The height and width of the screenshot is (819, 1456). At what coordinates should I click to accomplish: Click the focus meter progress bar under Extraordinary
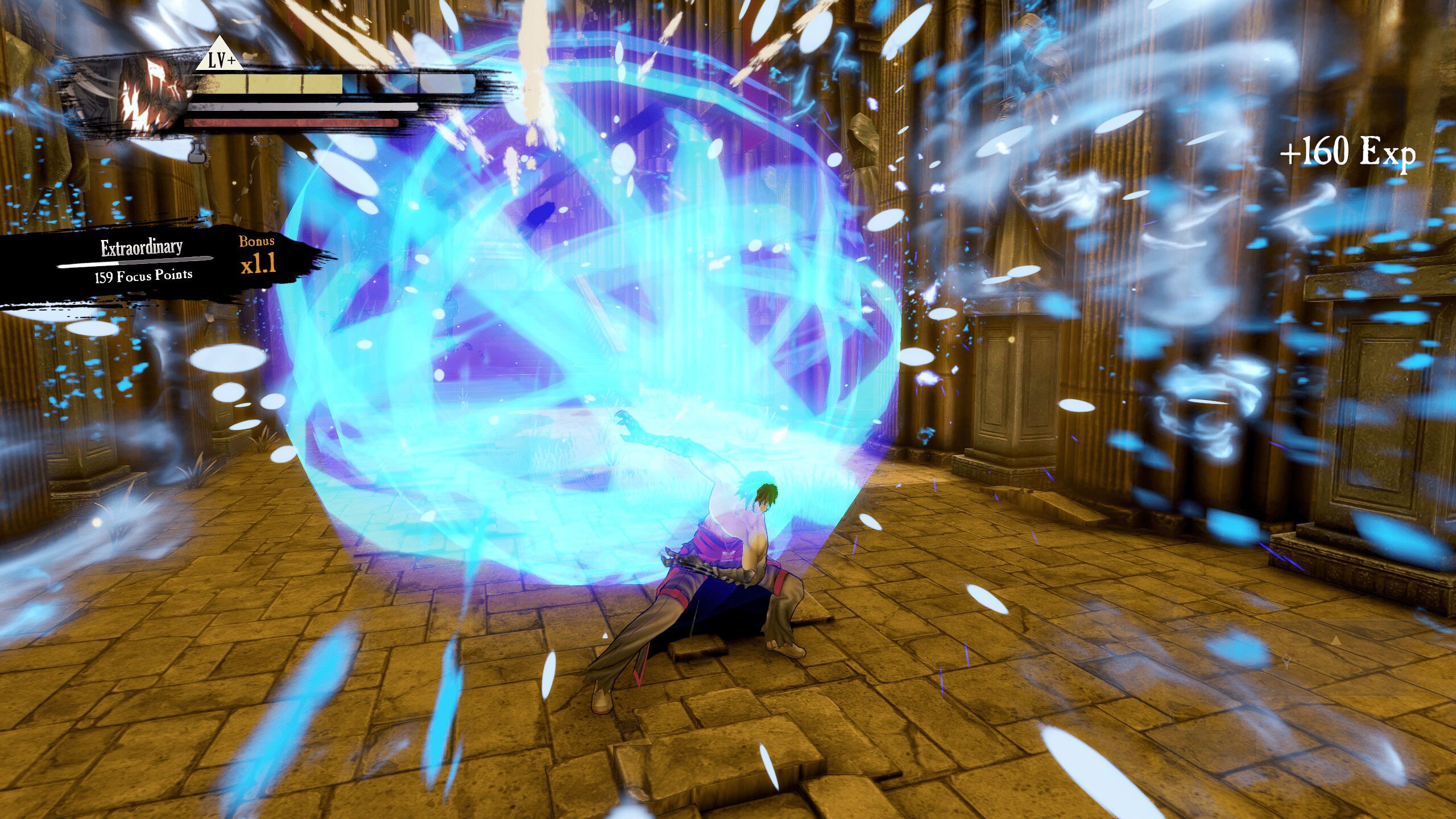click(135, 262)
